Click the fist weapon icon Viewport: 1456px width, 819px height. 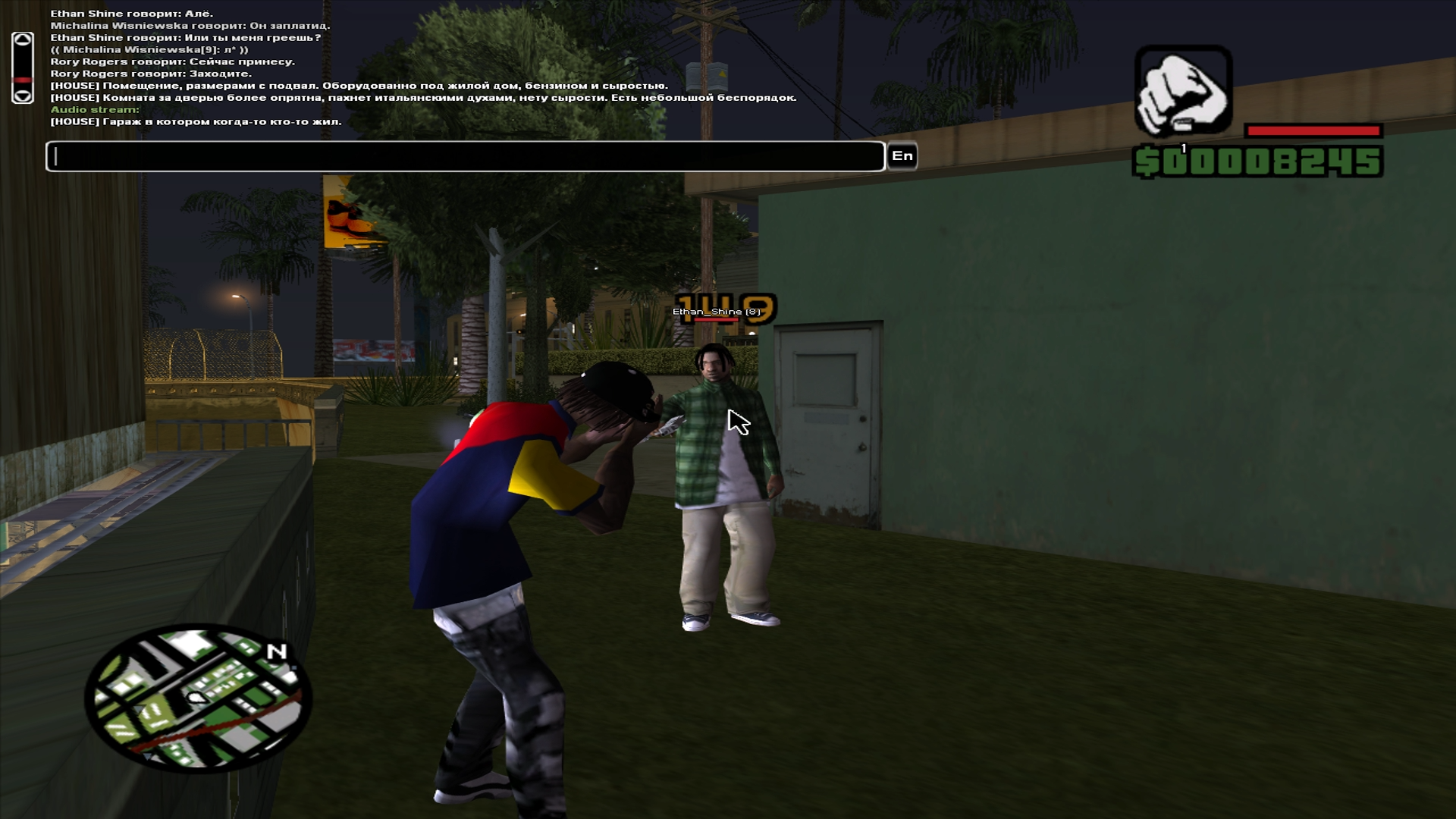[1182, 92]
